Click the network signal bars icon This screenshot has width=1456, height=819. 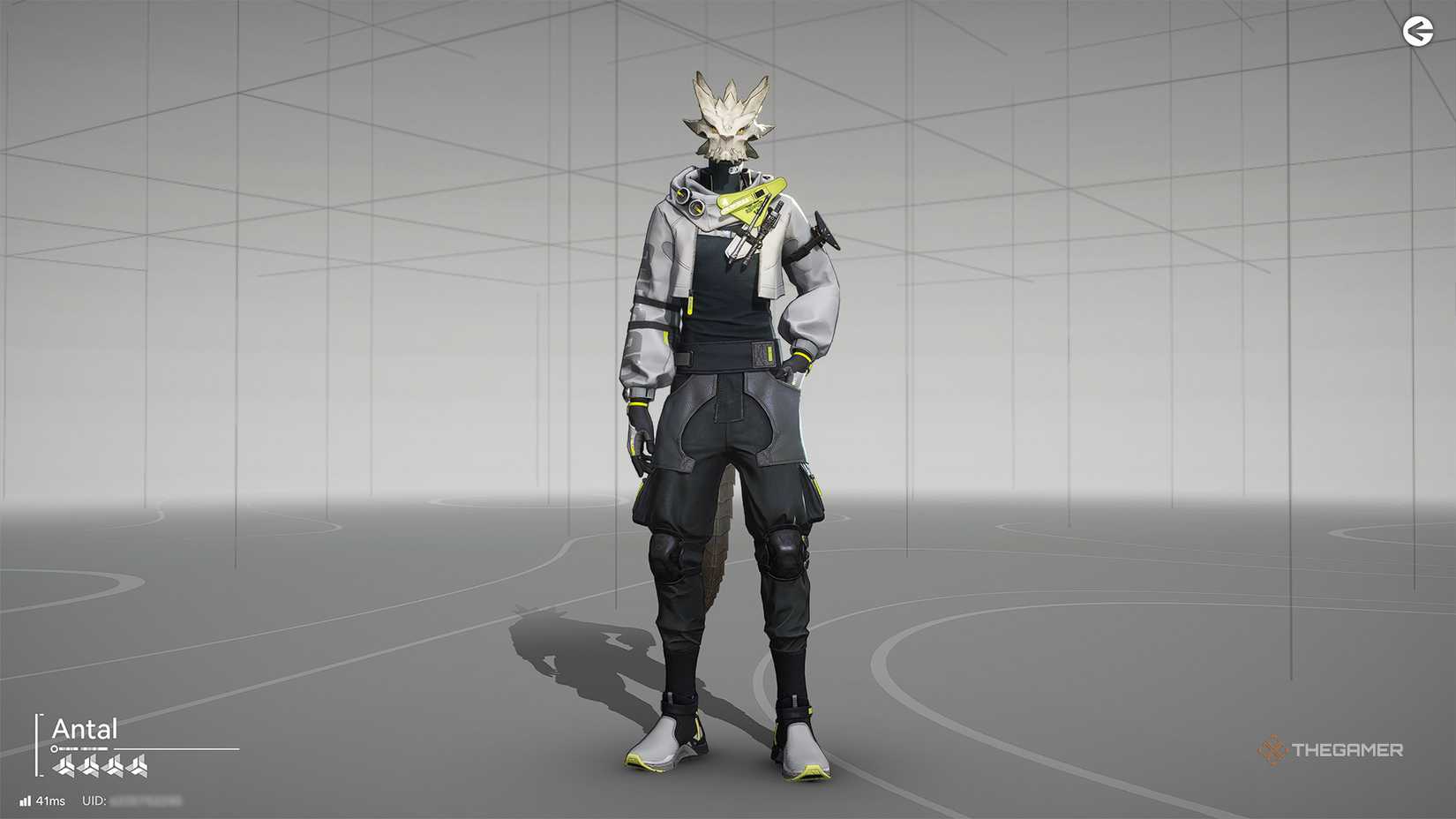pos(26,800)
